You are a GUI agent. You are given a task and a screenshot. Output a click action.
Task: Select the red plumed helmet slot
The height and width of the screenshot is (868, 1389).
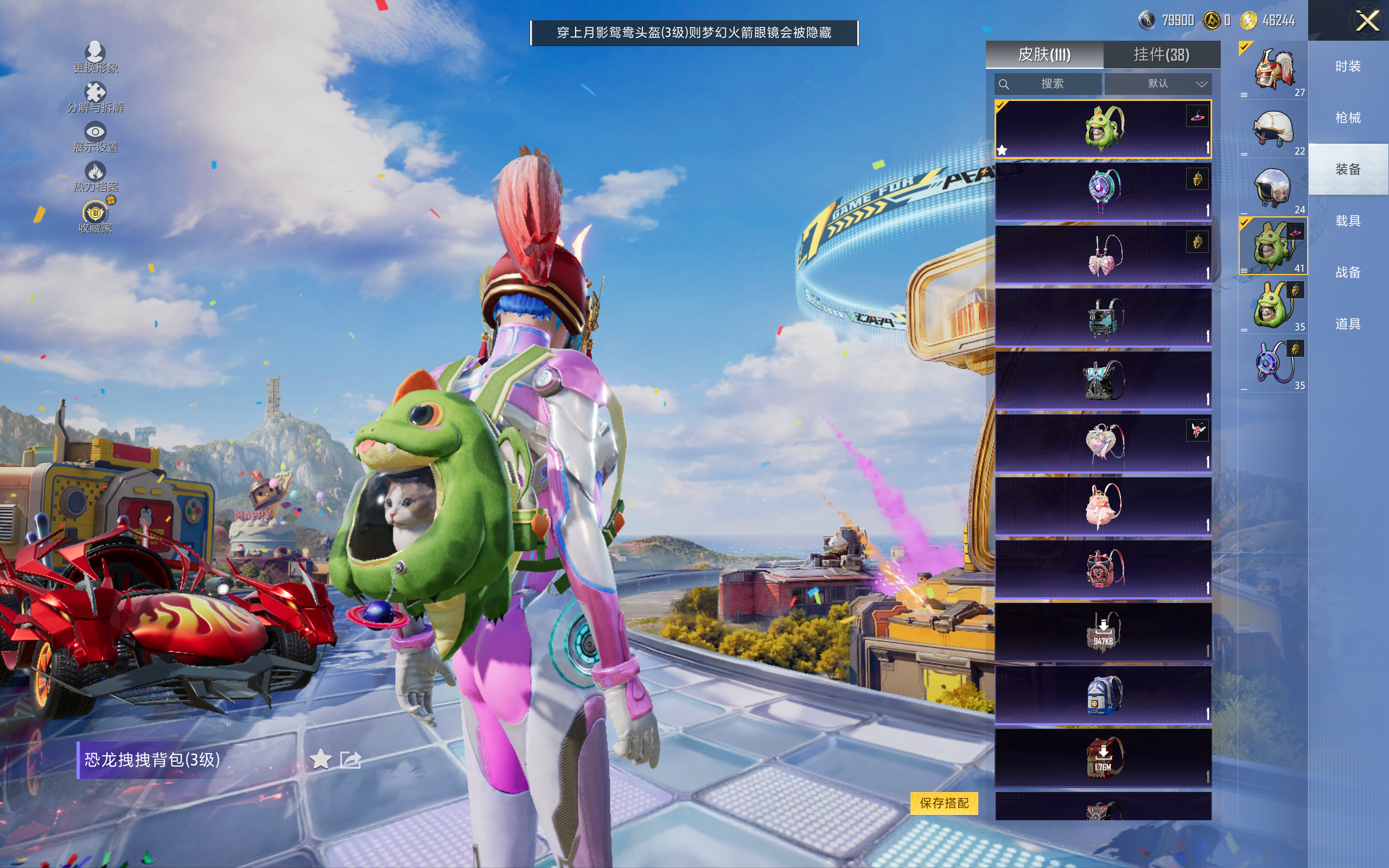[1272, 70]
